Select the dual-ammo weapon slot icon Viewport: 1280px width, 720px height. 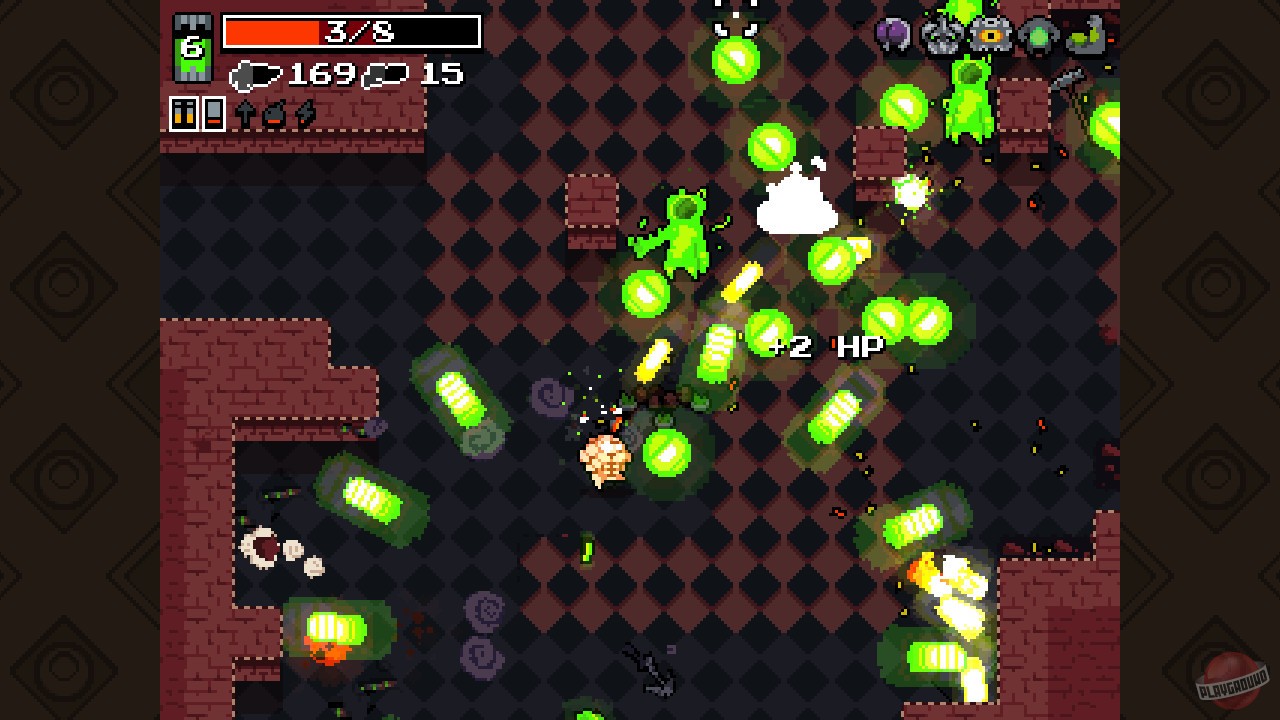(184, 114)
